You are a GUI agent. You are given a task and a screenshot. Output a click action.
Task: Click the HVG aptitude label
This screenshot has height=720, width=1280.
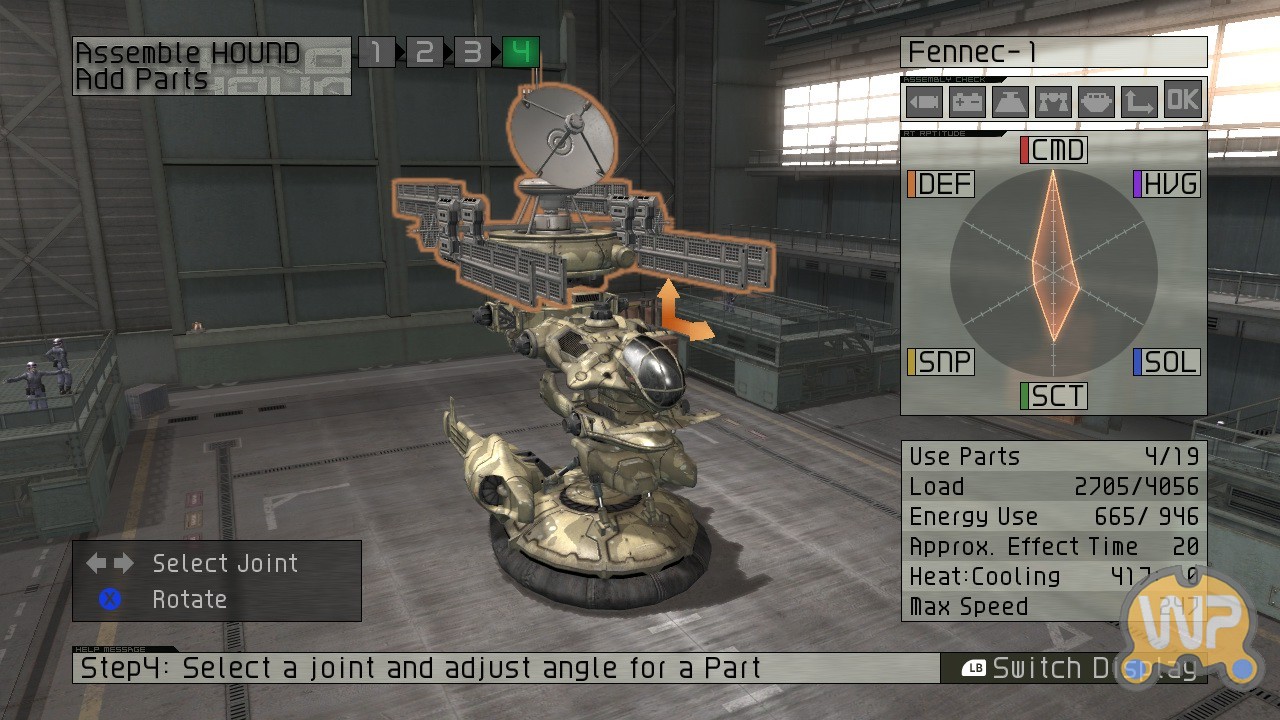(x=1166, y=184)
